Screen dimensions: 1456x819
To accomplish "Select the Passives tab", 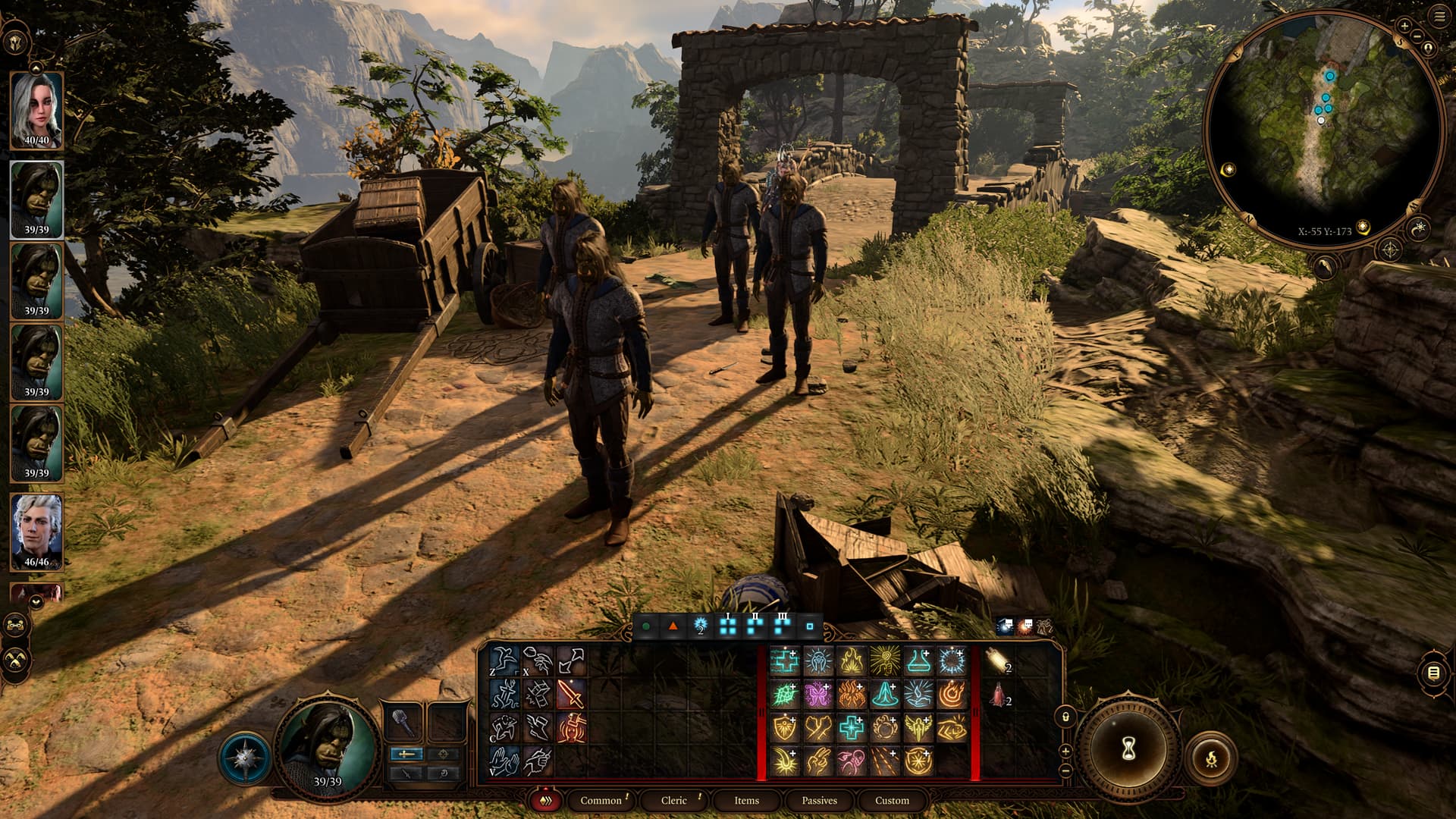I will click(819, 800).
